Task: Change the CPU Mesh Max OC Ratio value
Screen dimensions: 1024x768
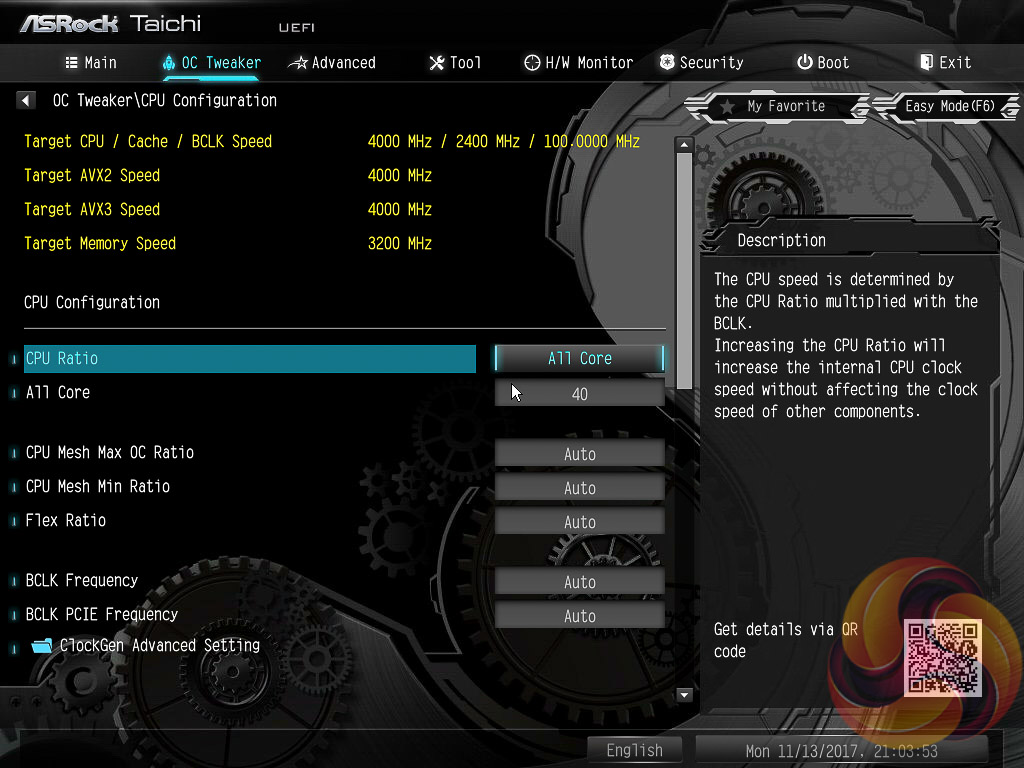Action: pyautogui.click(x=579, y=453)
